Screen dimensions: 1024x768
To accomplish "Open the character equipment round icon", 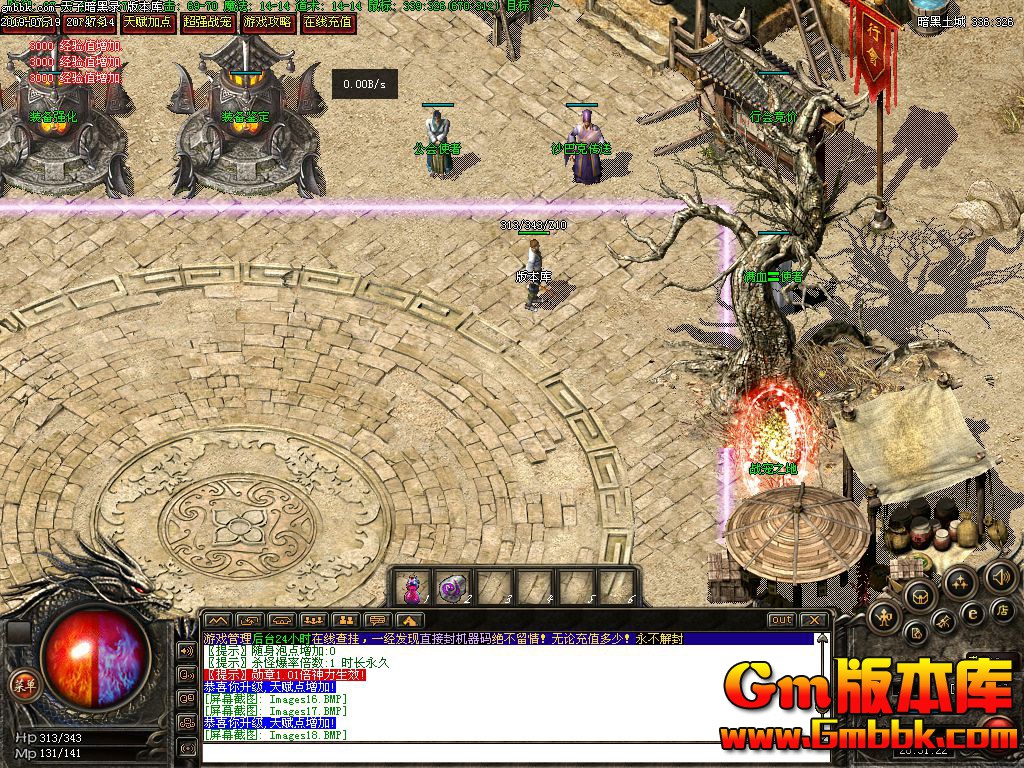I will pos(884,617).
